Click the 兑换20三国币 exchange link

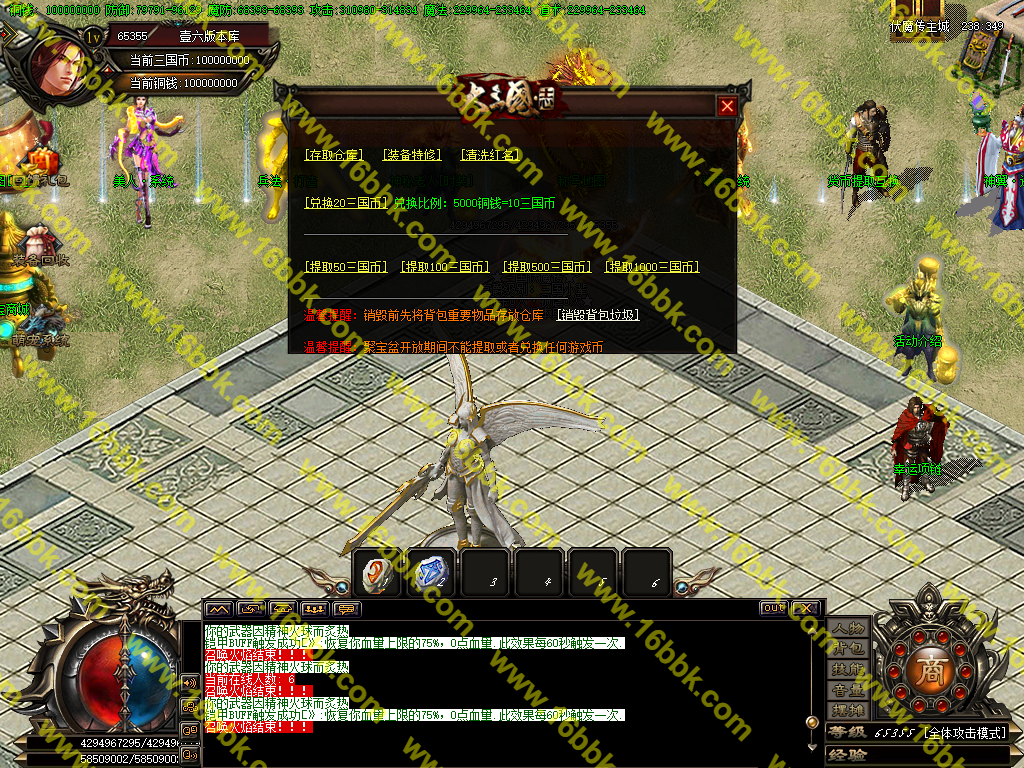click(x=346, y=203)
